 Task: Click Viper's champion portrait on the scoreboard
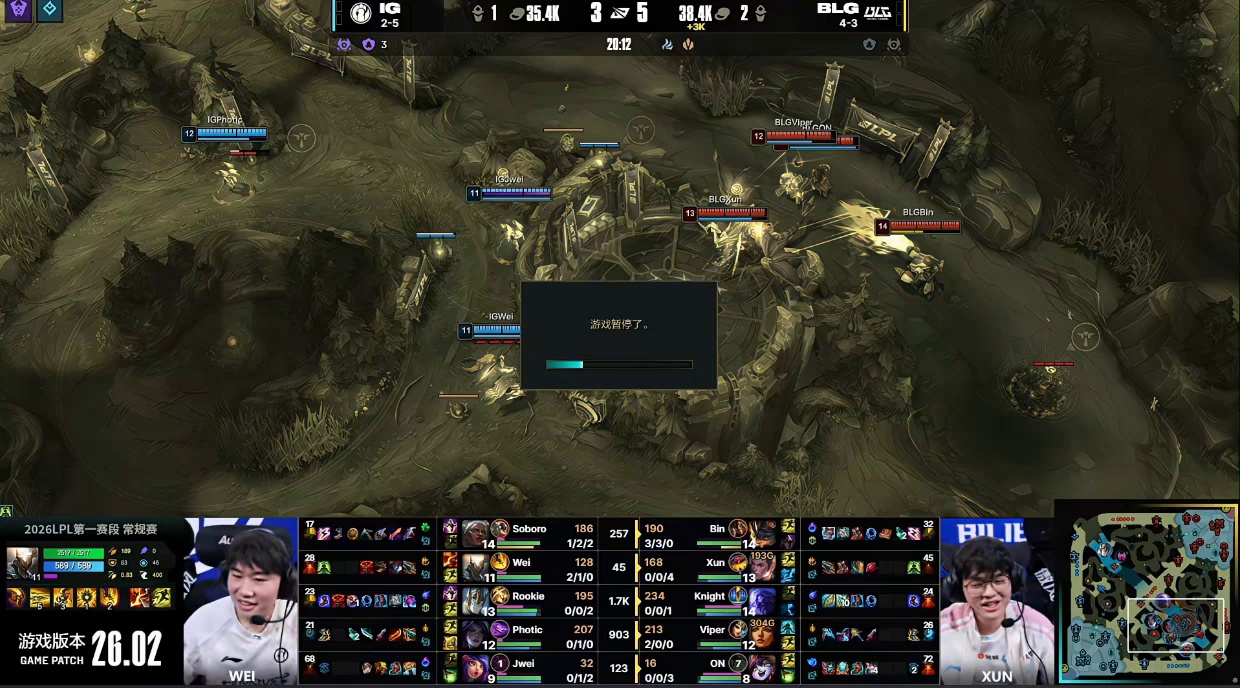pyautogui.click(x=739, y=631)
